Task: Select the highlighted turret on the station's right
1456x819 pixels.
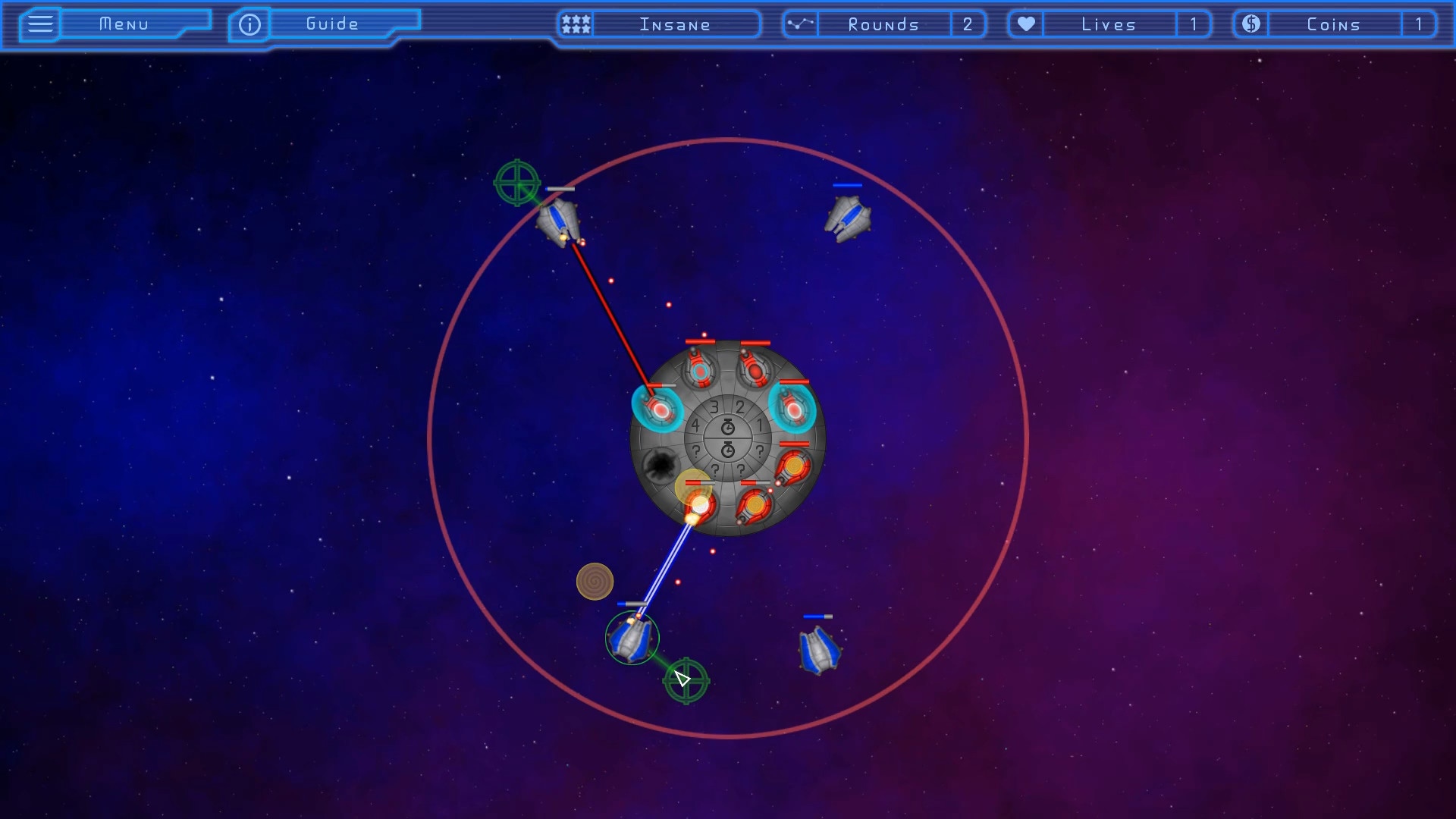Action: (795, 409)
